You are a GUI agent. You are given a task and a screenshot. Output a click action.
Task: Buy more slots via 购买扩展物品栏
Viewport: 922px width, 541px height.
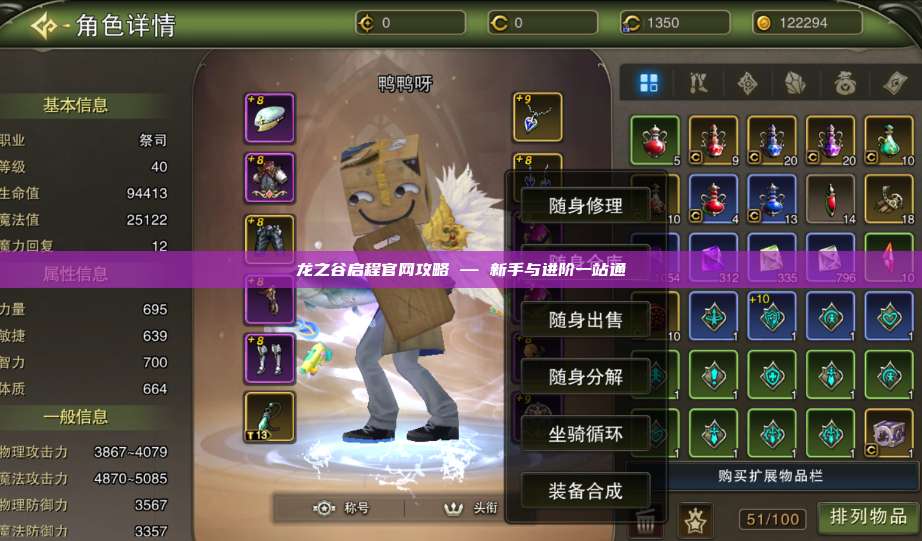[770, 476]
